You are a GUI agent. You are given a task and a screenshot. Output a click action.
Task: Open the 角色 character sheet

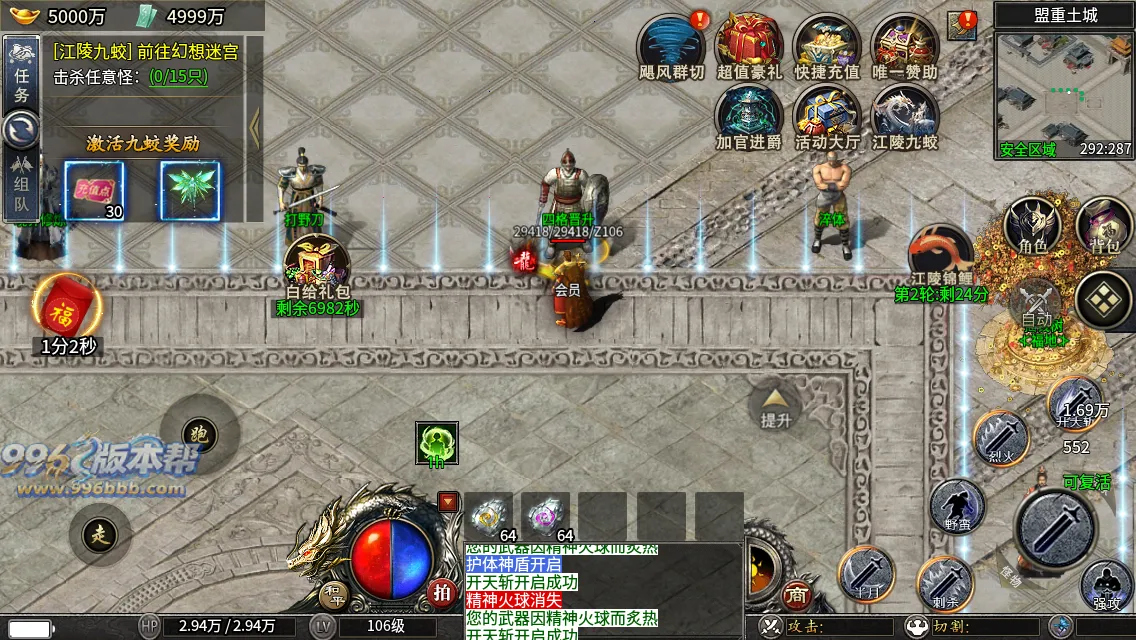click(1032, 225)
